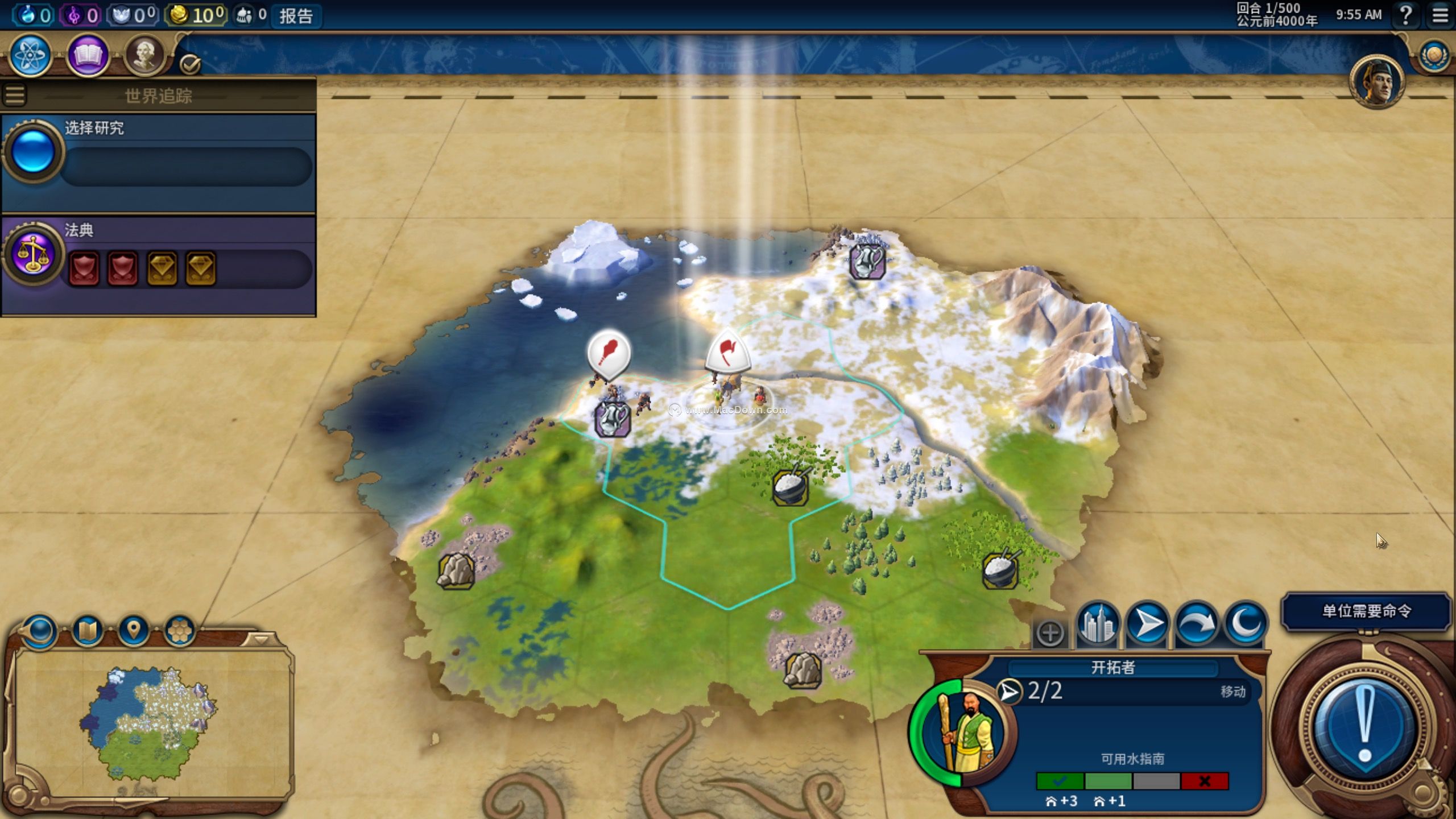
Task: Open the map pins tool
Action: click(134, 630)
